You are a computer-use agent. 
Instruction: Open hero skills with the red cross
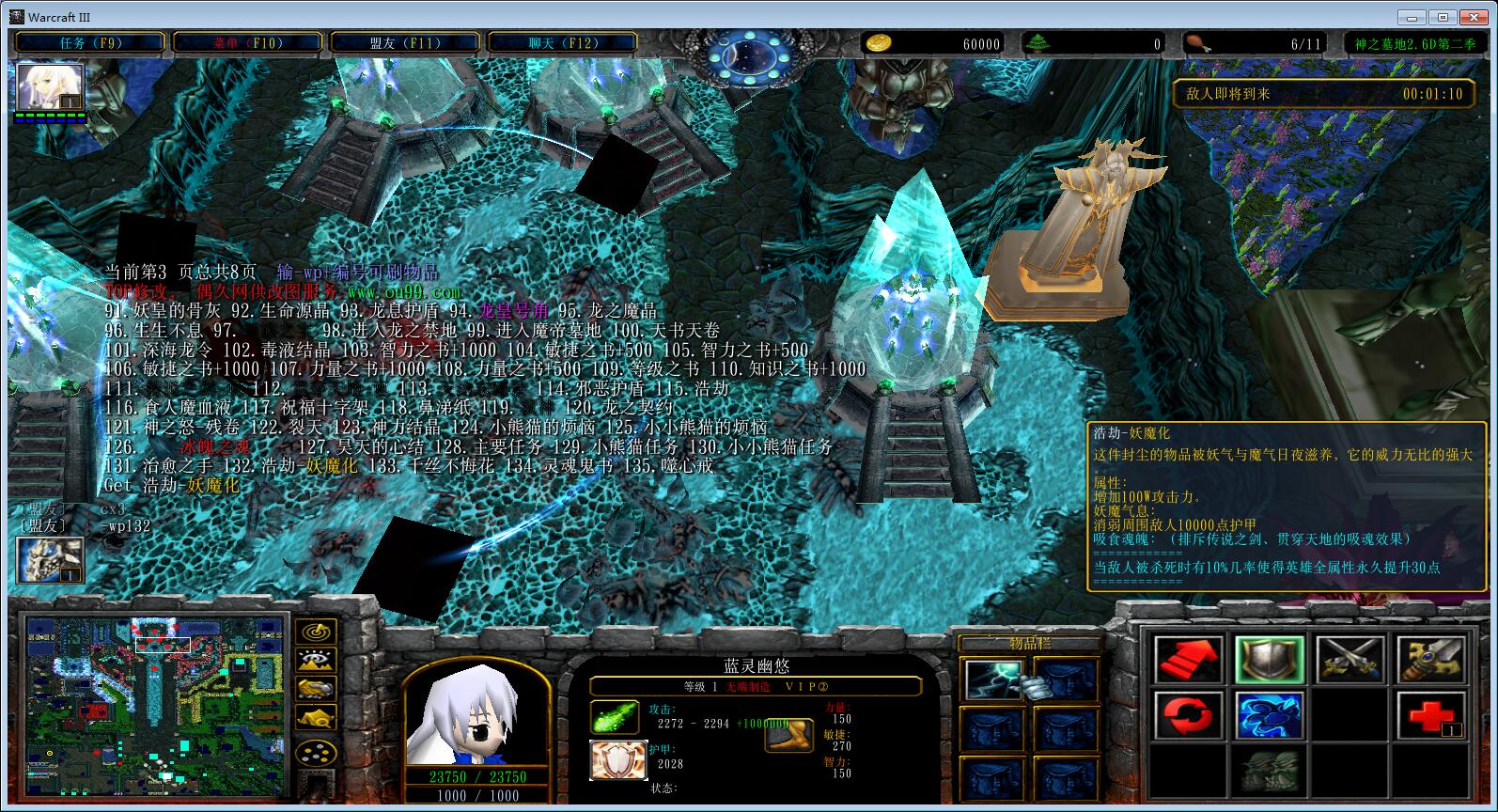1431,716
